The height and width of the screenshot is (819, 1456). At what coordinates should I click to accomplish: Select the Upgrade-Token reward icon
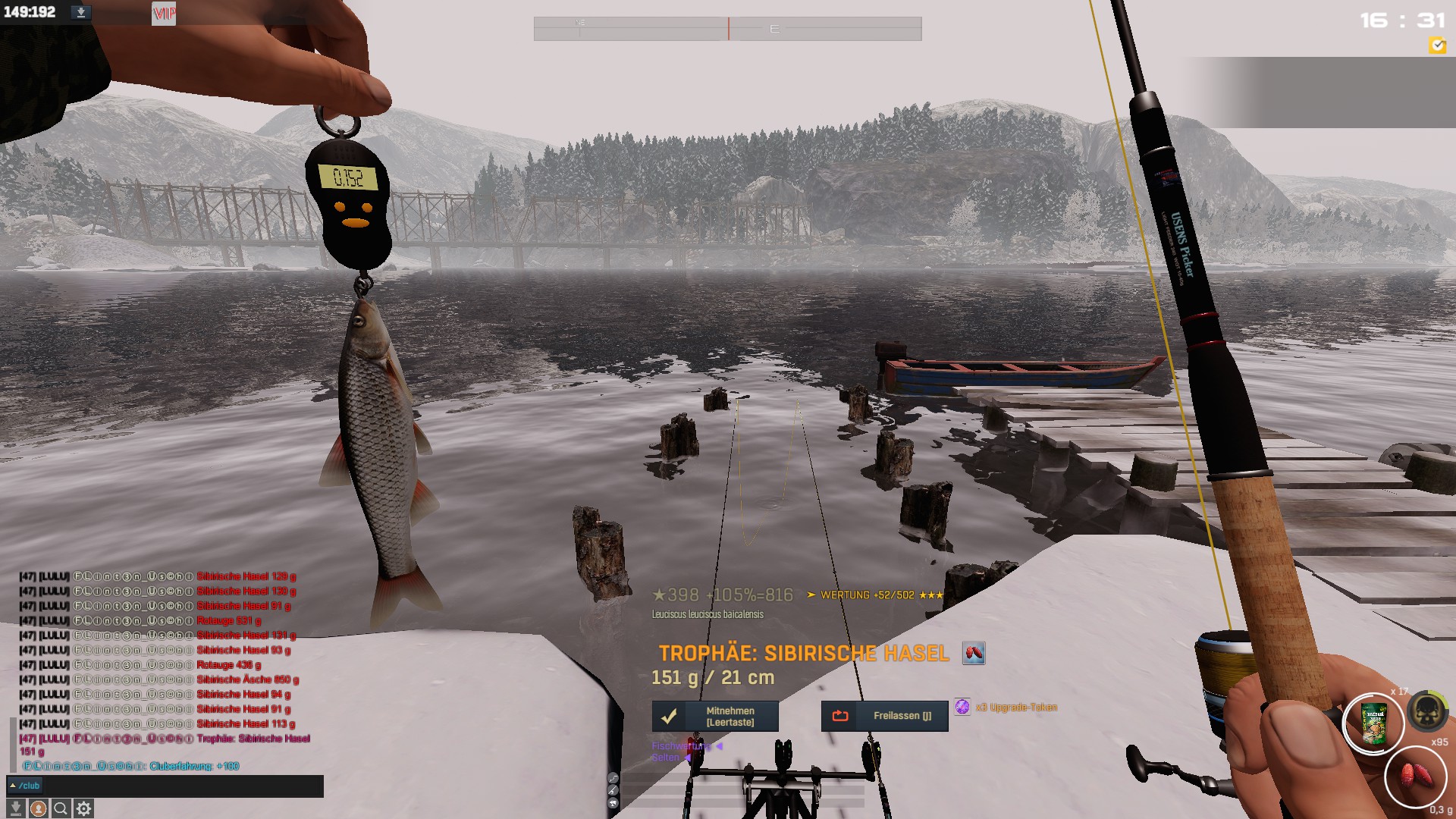click(x=962, y=707)
